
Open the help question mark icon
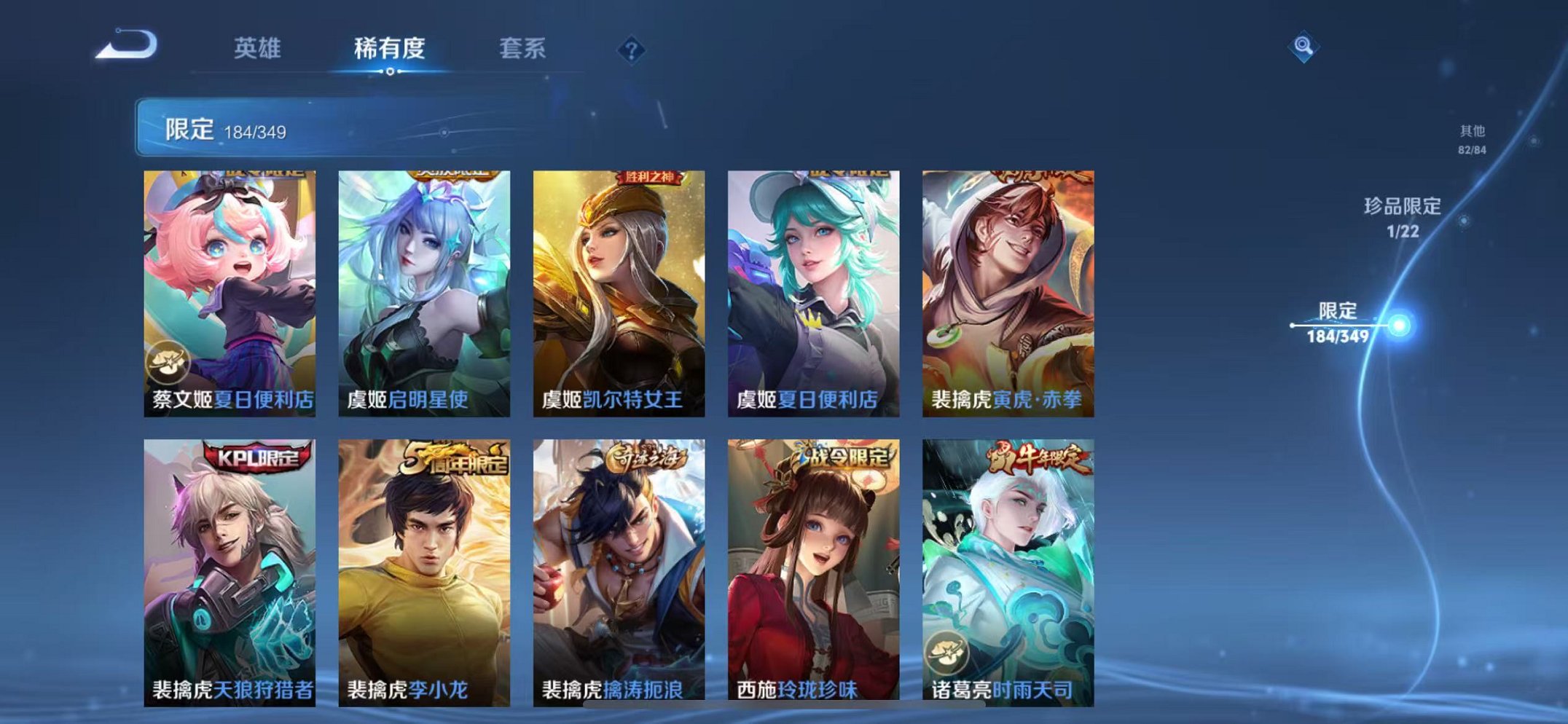[632, 50]
